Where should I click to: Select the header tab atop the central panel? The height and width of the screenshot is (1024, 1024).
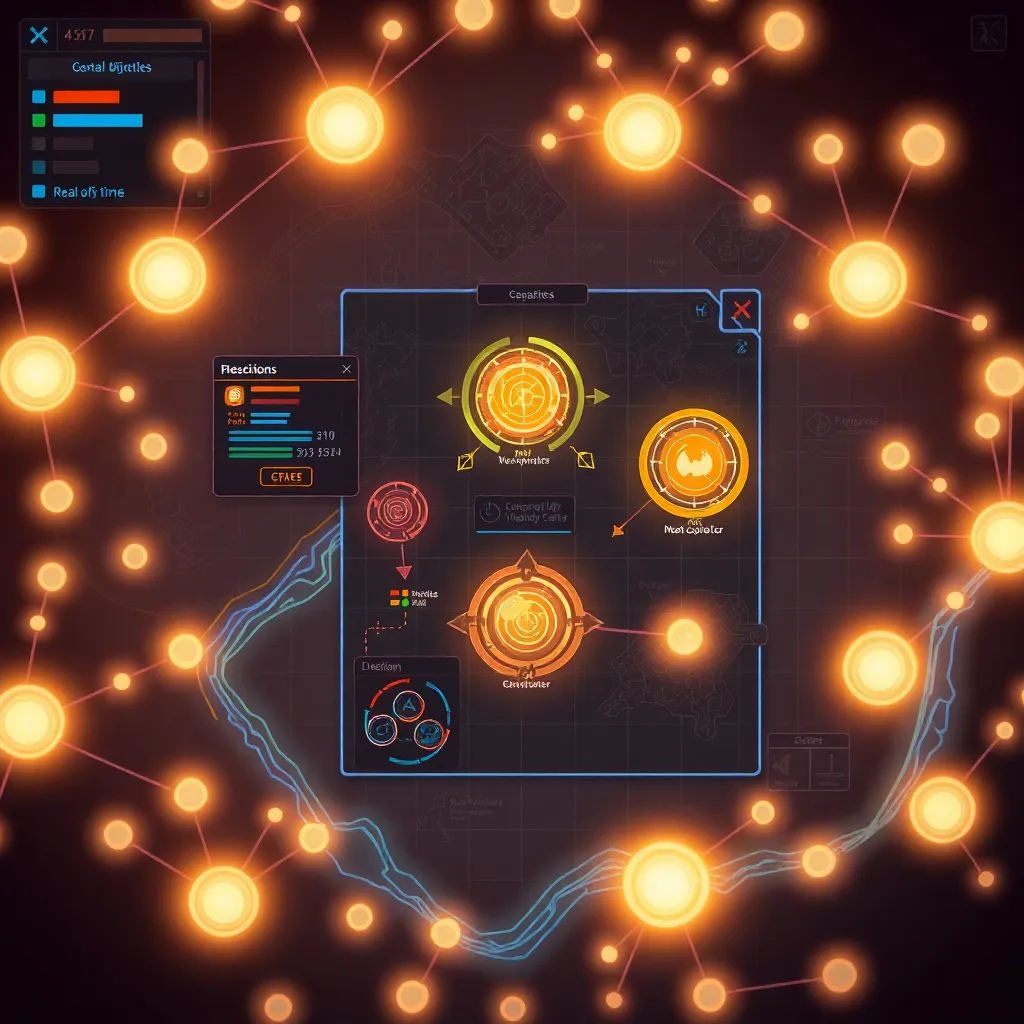530,294
